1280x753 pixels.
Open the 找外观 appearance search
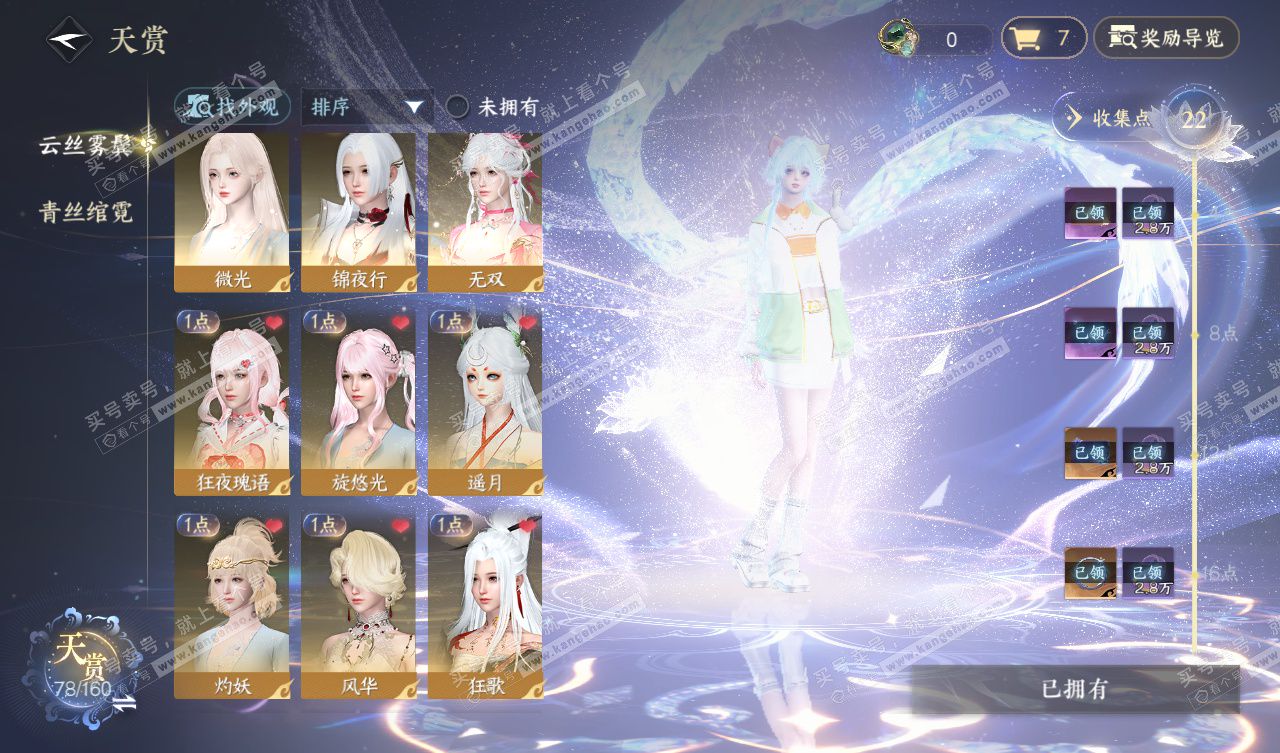233,106
